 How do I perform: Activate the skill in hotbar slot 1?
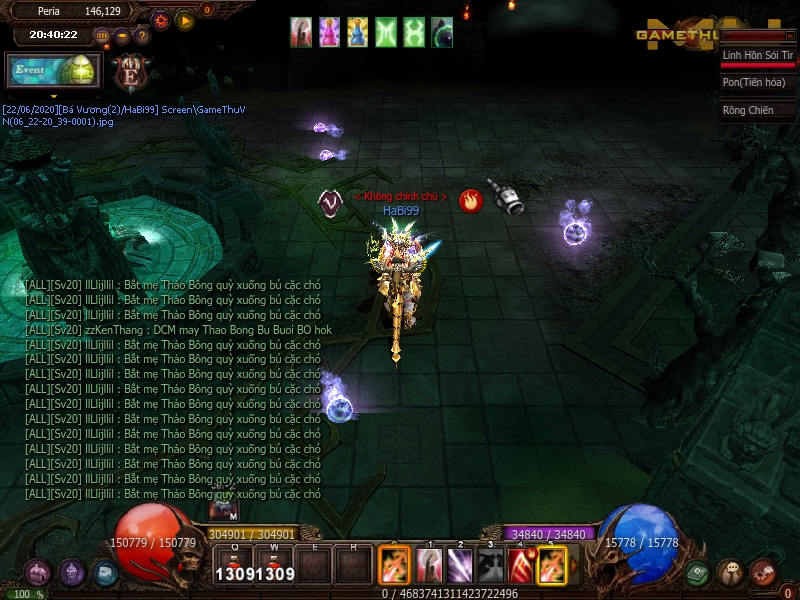[430, 566]
